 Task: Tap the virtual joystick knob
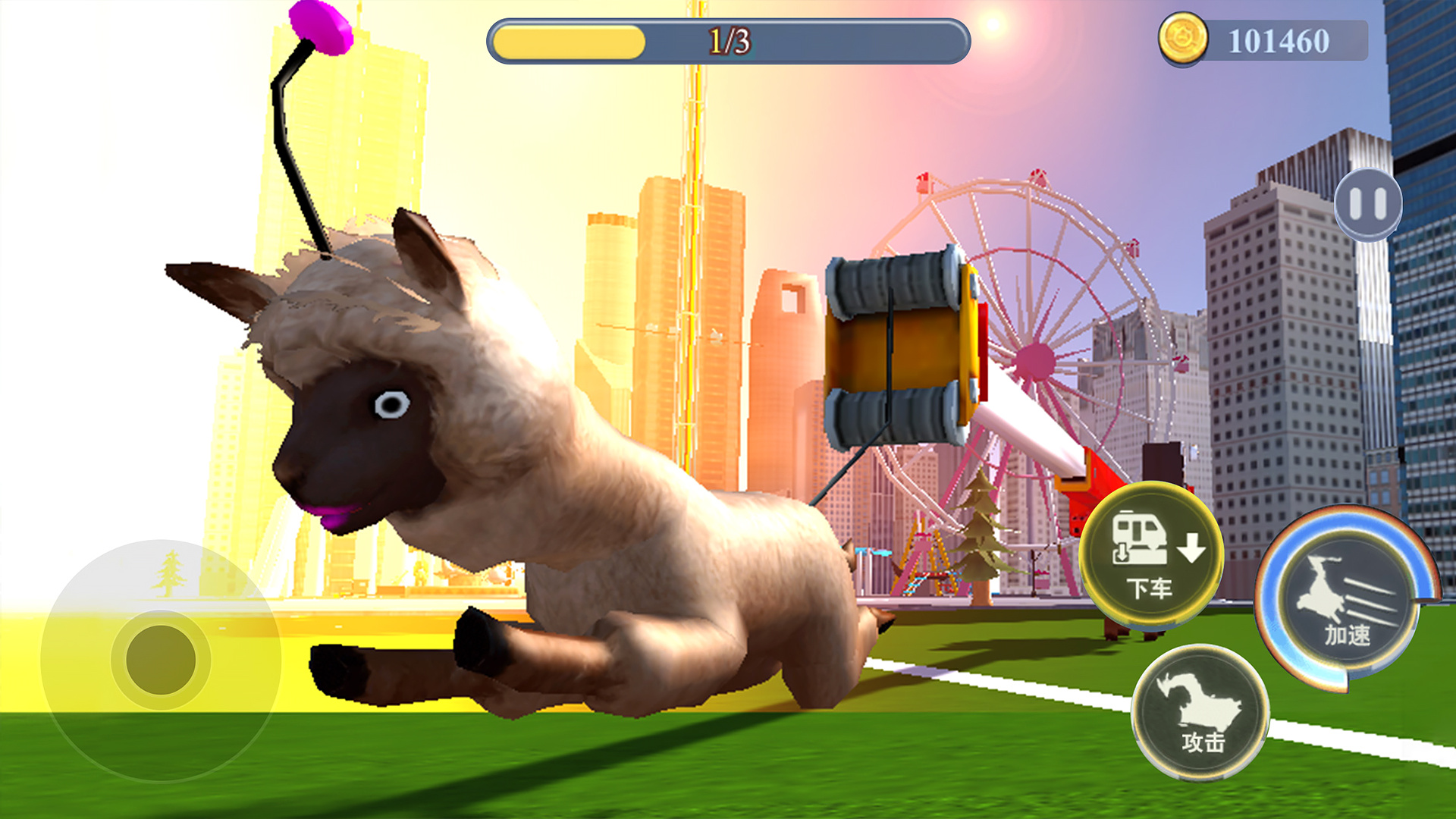point(161,659)
